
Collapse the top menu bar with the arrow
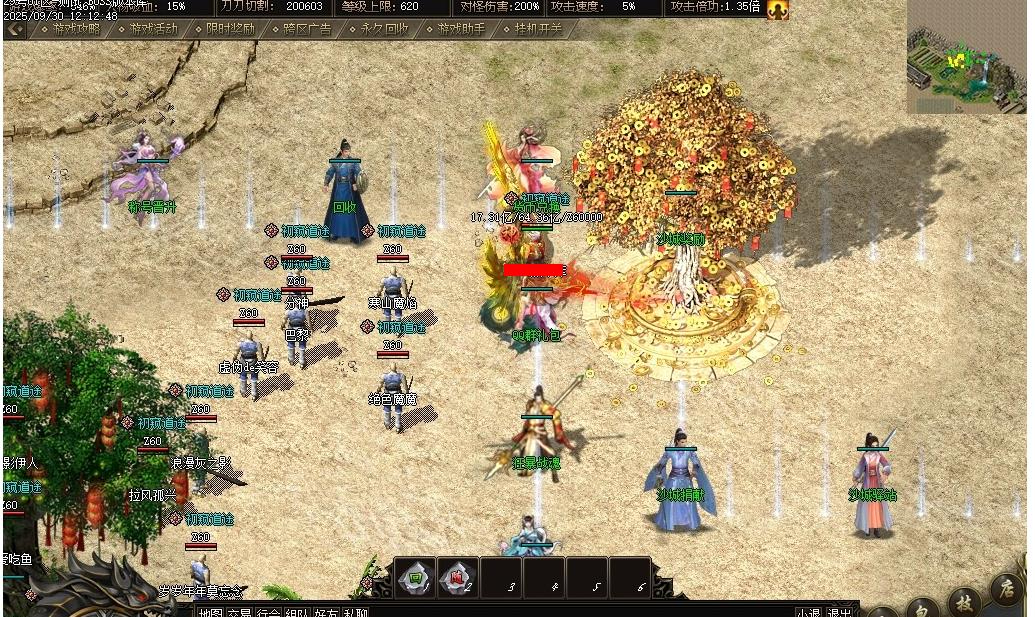pyautogui.click(x=15, y=29)
